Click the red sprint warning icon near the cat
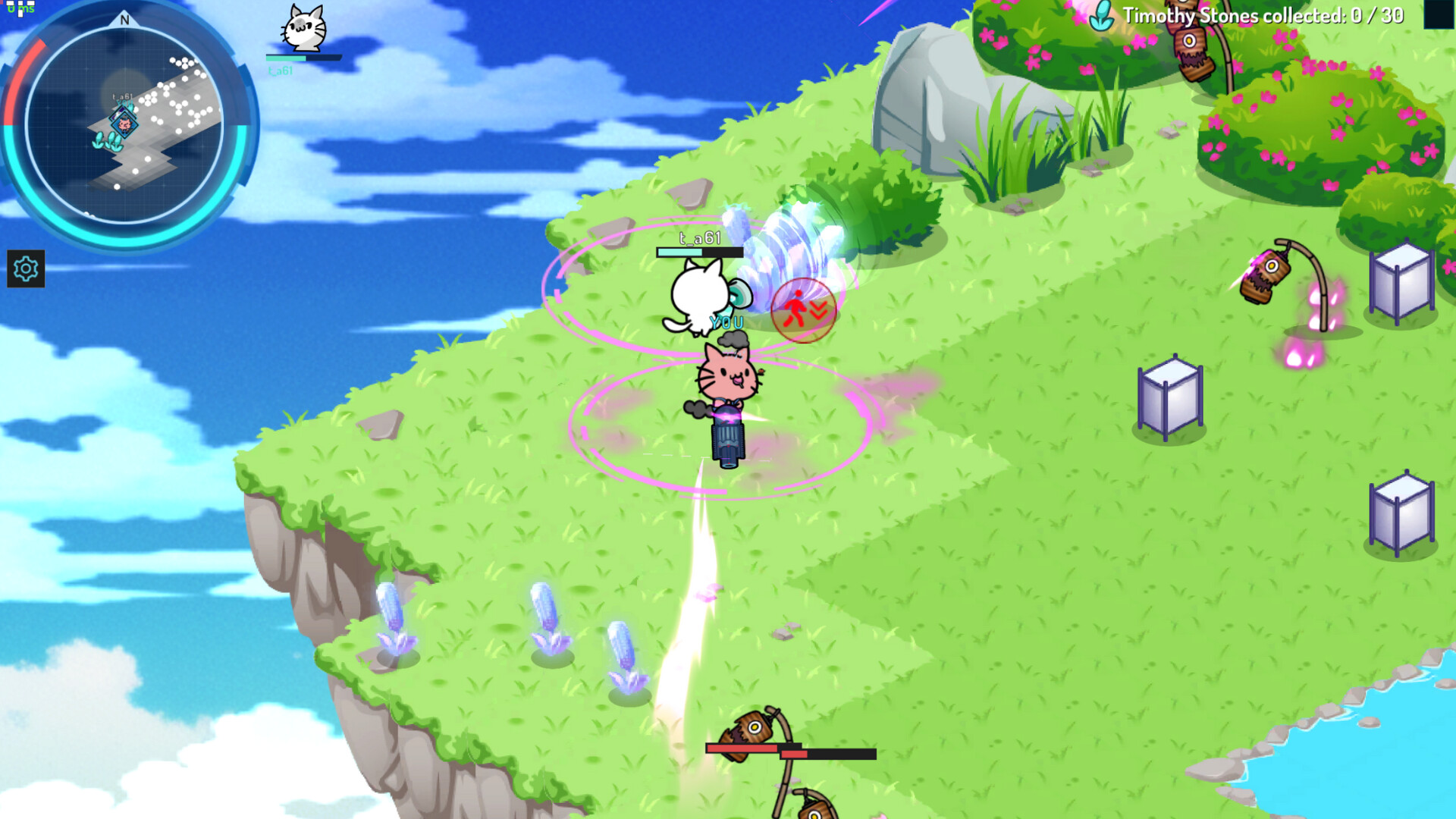 pos(803,309)
